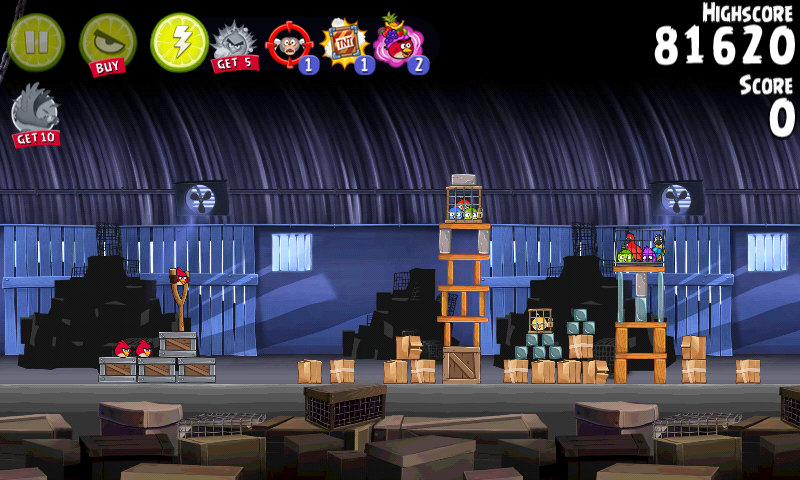Open the lightning bolt power-ups panel

click(179, 42)
